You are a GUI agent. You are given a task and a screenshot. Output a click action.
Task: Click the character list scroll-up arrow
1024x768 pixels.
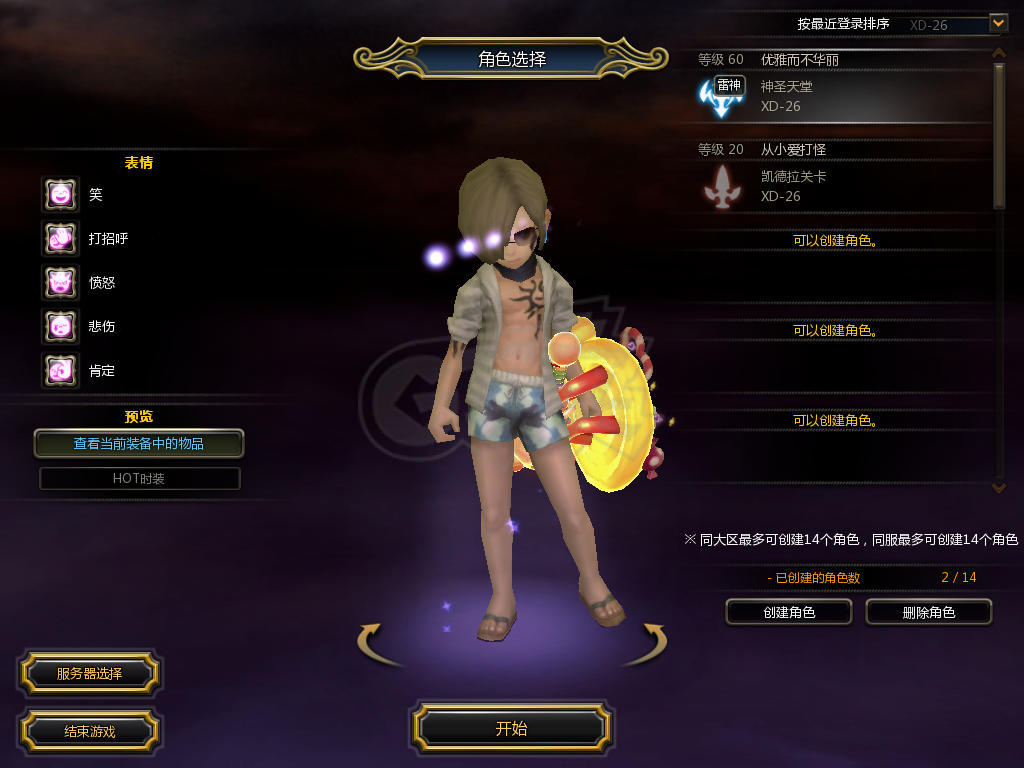point(998,53)
